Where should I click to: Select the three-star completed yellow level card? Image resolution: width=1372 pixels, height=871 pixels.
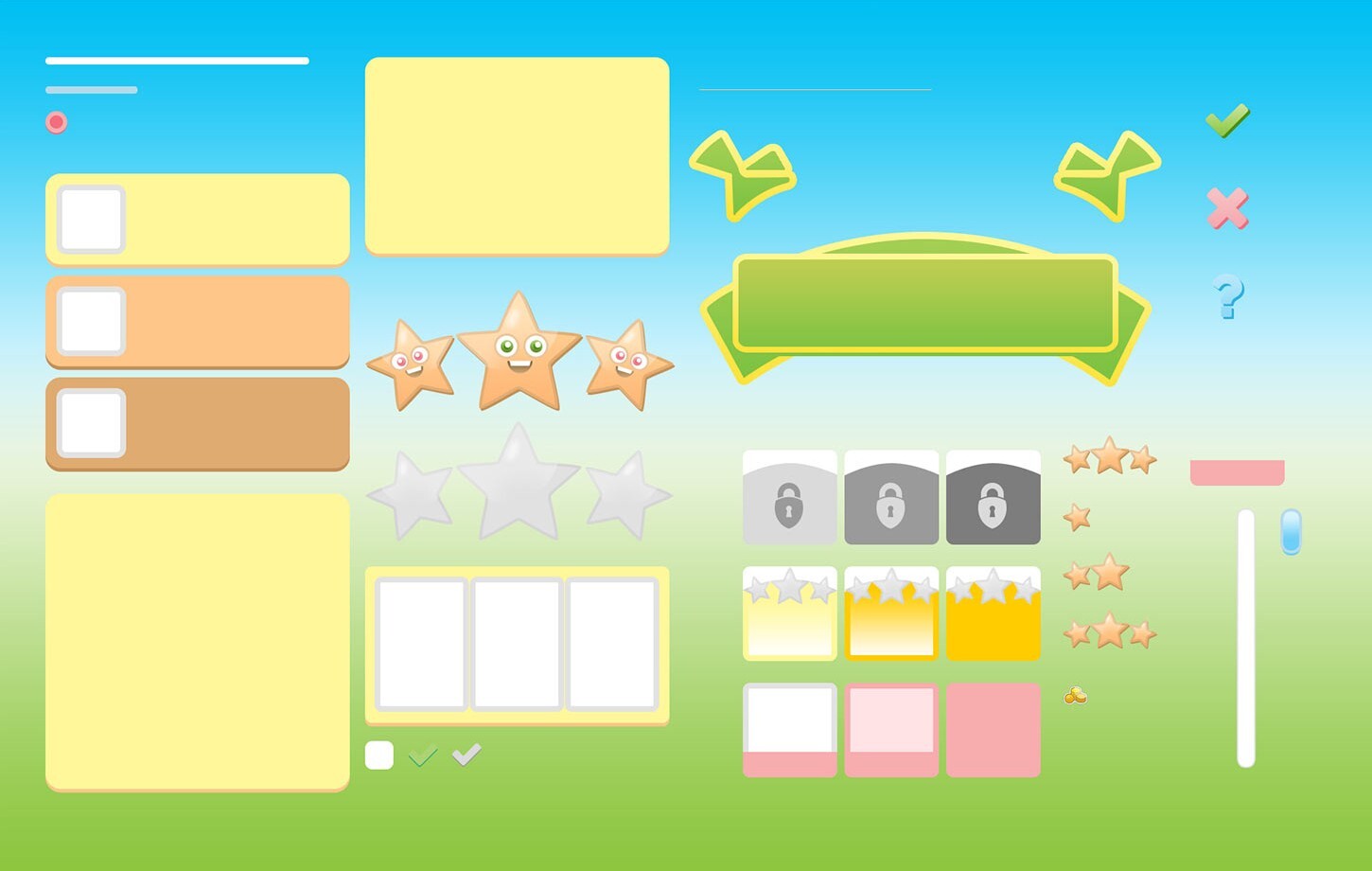[993, 613]
